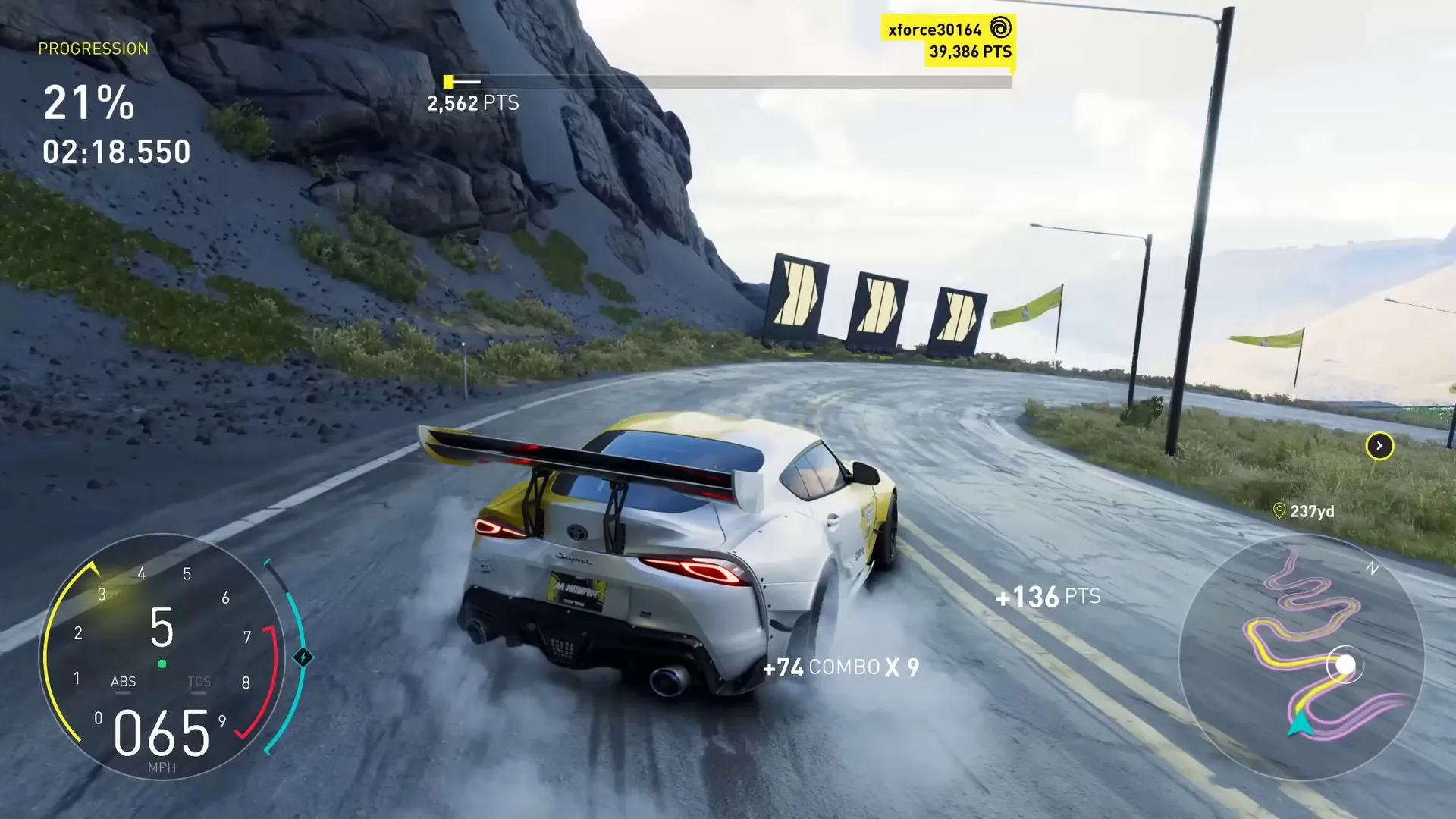
Task: Activate the nitro diamond icon on the speedometer
Action: 303,657
